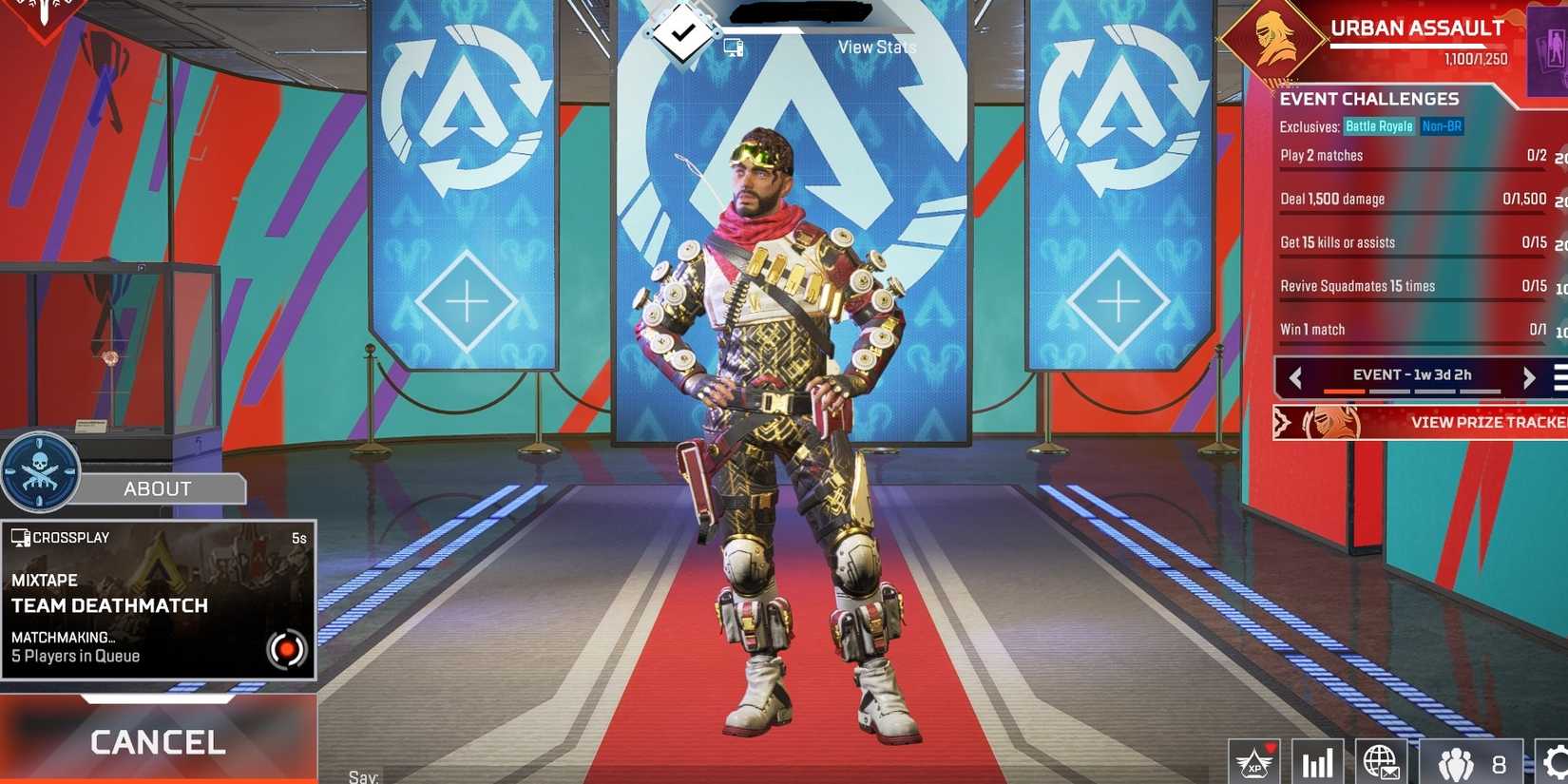Open the XP Battle Pass icon

tap(1254, 760)
